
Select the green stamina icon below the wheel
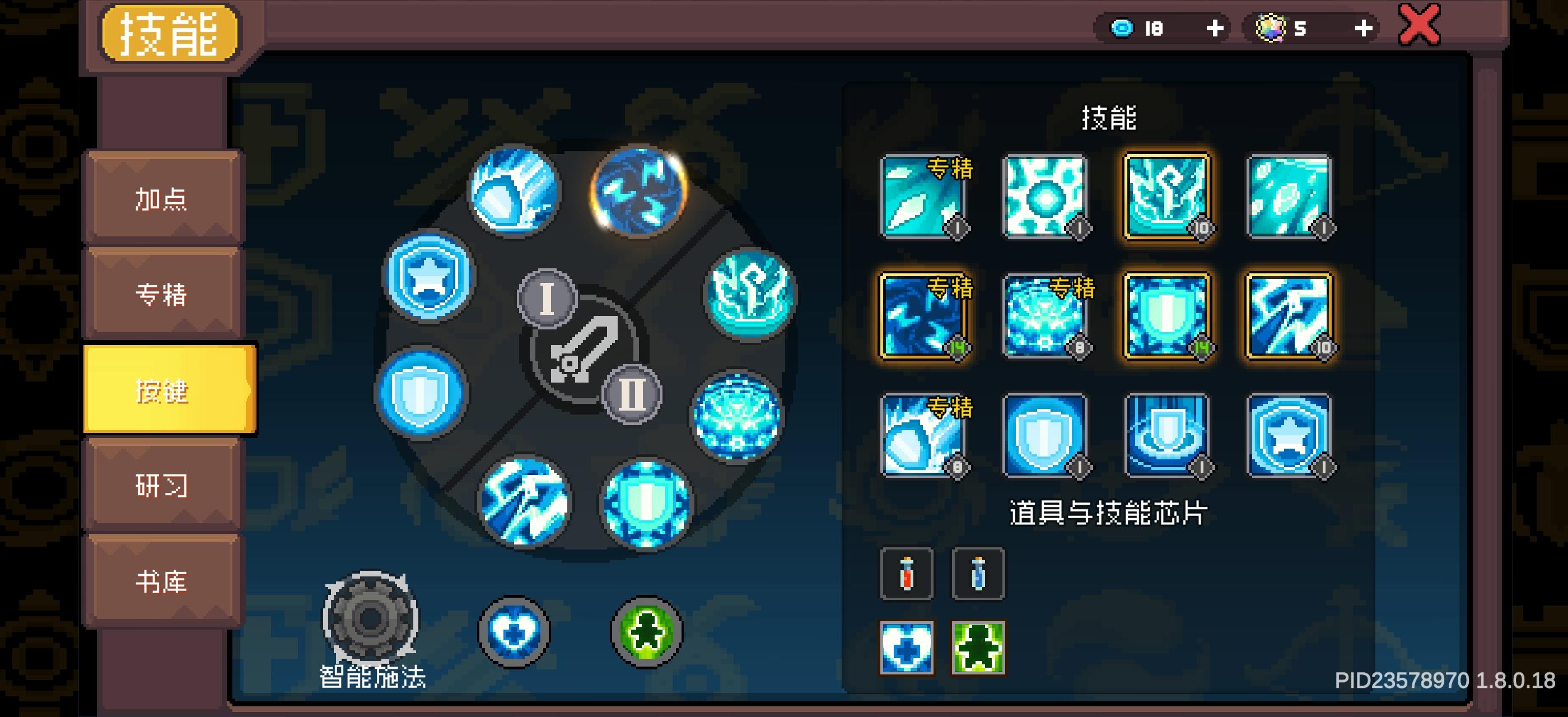[x=642, y=633]
